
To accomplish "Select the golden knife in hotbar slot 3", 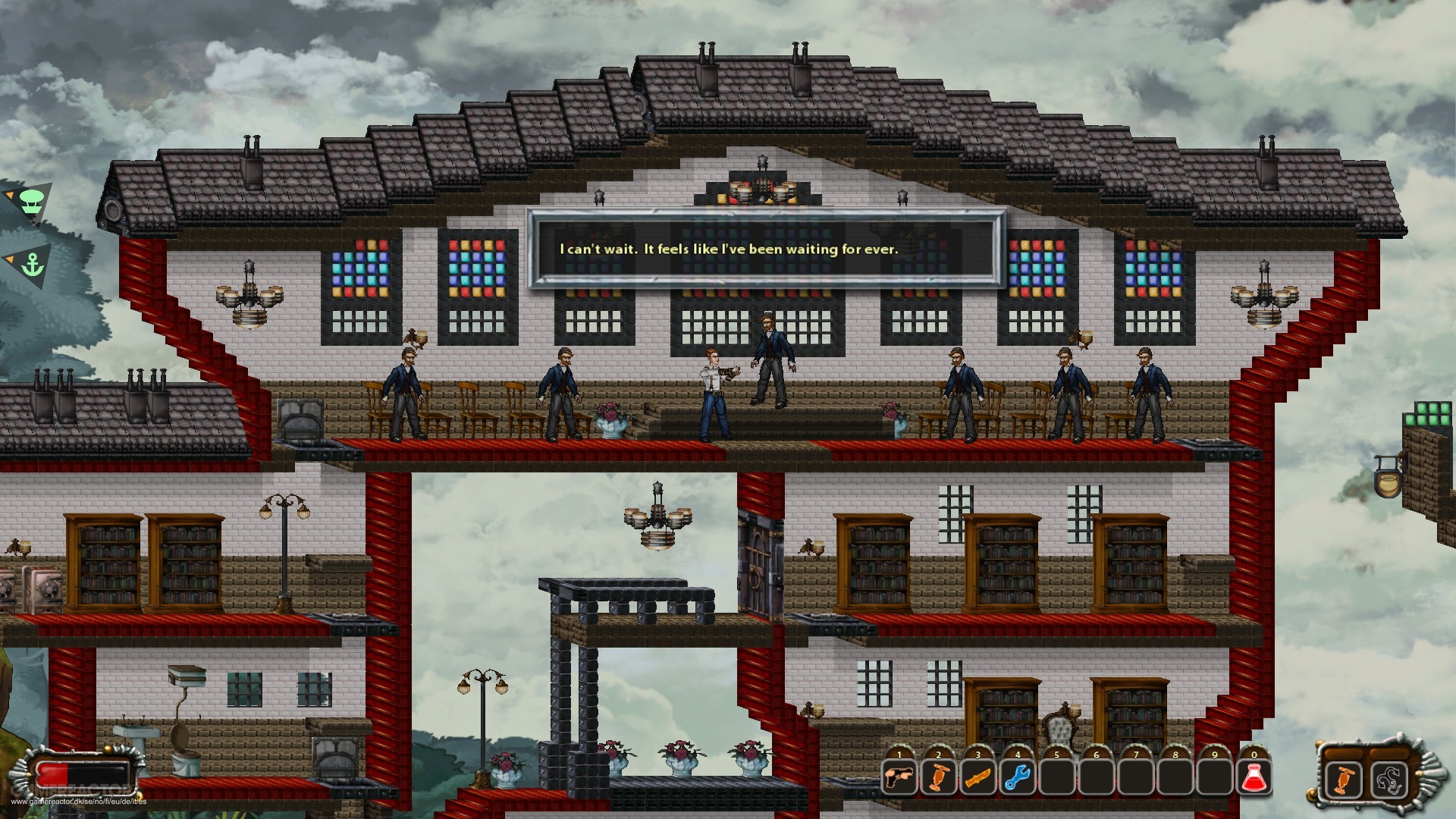I will (x=977, y=777).
